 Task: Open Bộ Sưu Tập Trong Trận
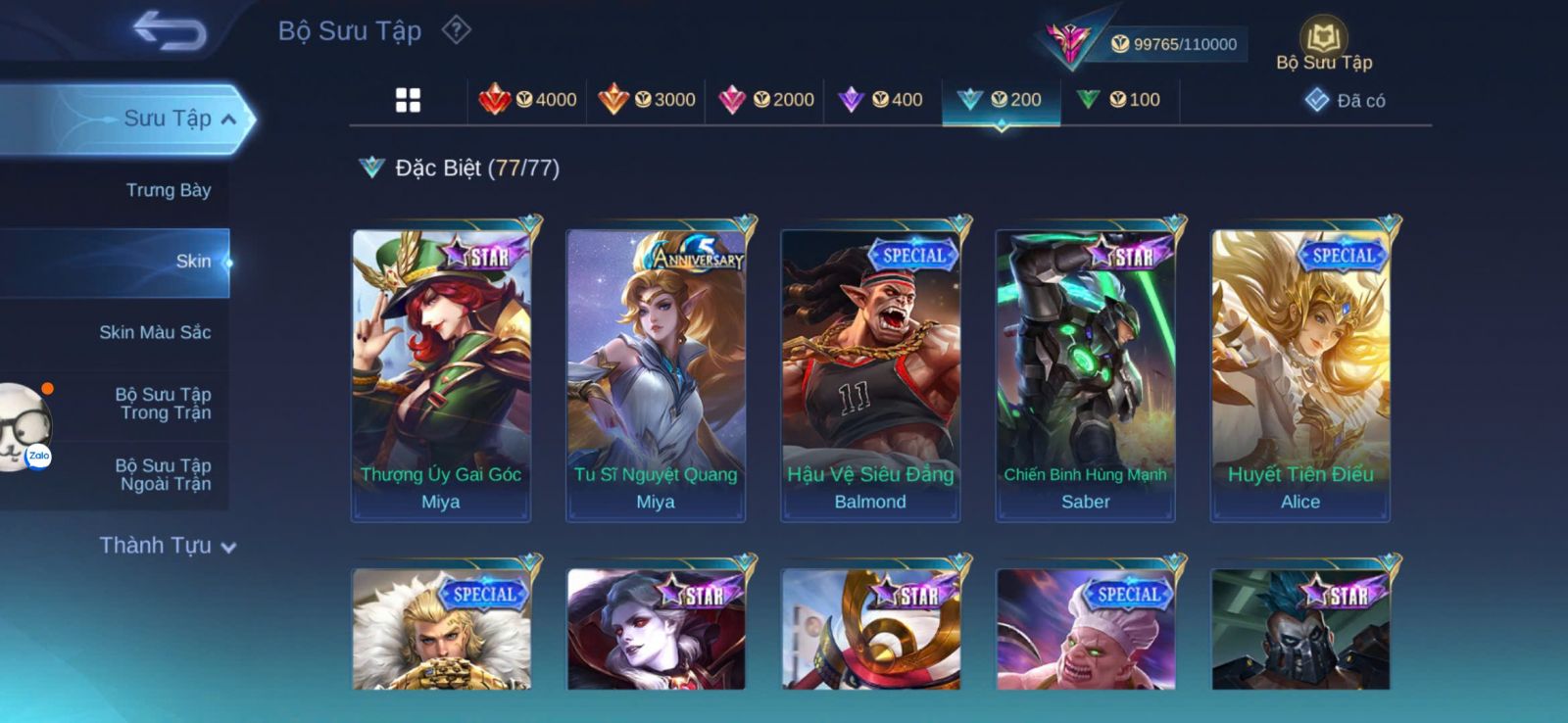(x=164, y=404)
